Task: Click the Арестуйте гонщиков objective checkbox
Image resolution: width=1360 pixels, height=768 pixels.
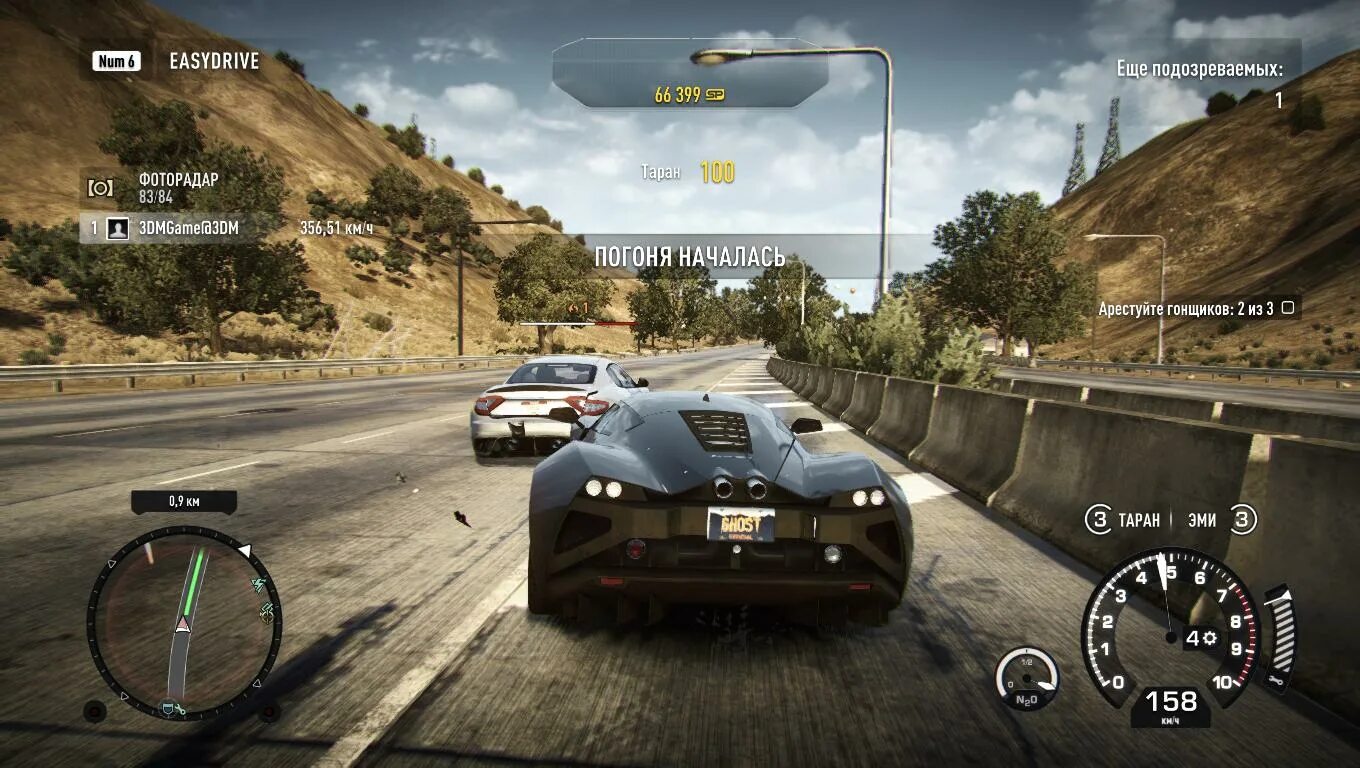Action: tap(1288, 308)
